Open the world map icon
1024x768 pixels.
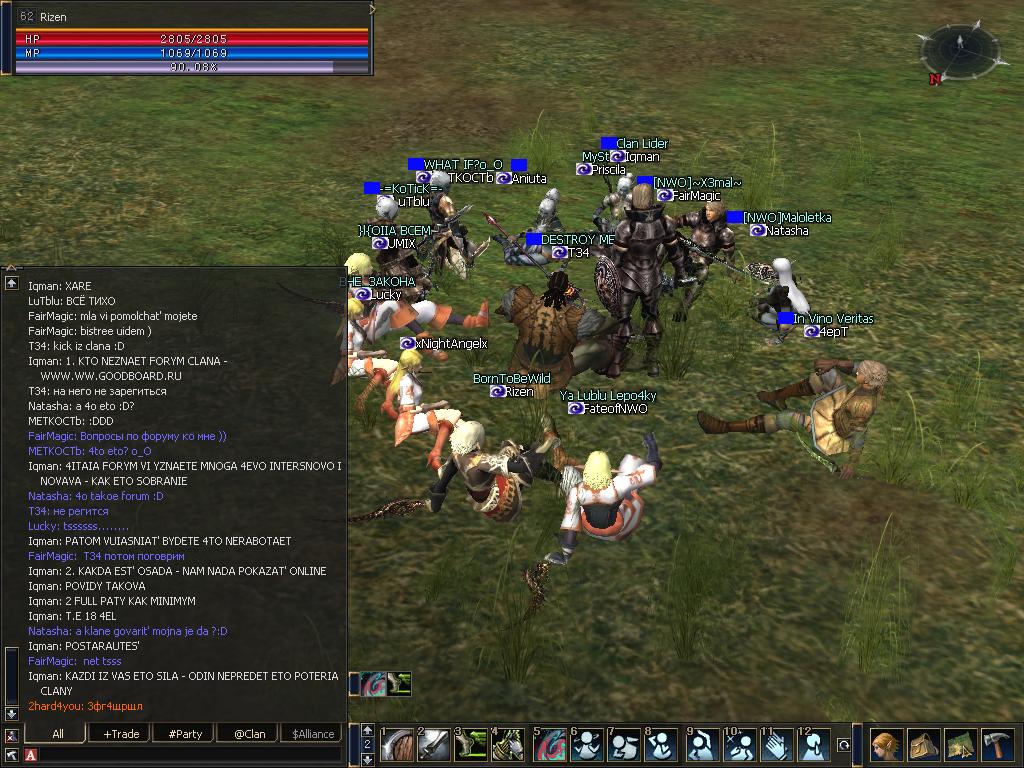[961, 745]
